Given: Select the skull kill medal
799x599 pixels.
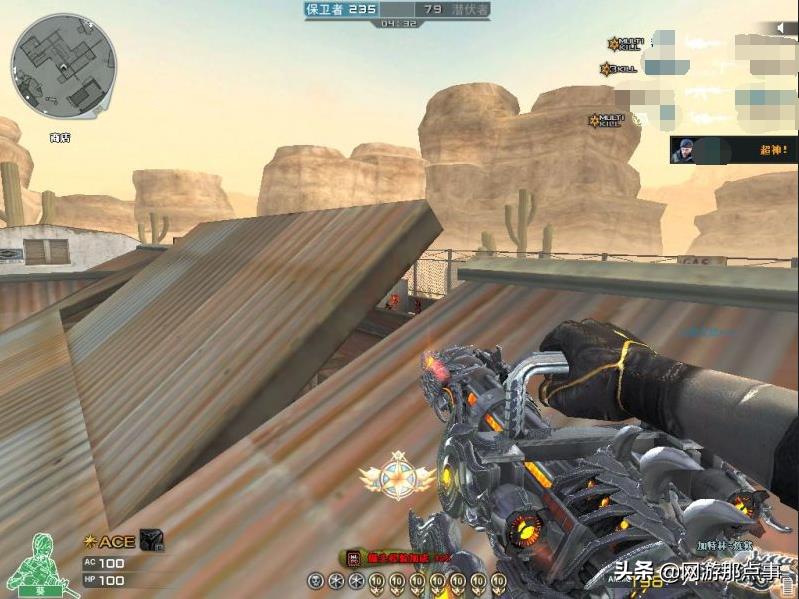Looking at the screenshot, I should pos(315,580).
